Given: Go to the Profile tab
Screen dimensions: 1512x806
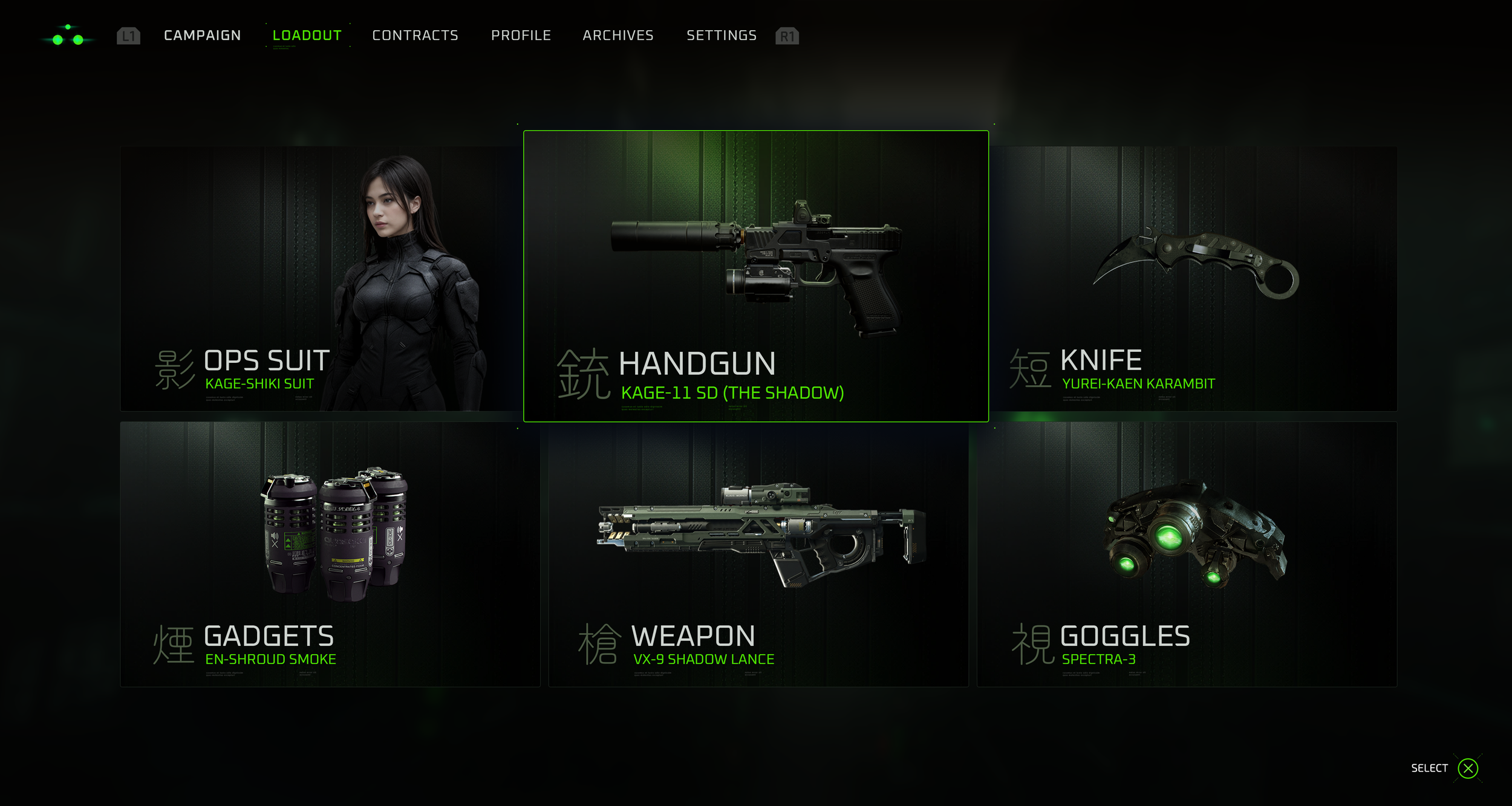Looking at the screenshot, I should click(x=521, y=36).
